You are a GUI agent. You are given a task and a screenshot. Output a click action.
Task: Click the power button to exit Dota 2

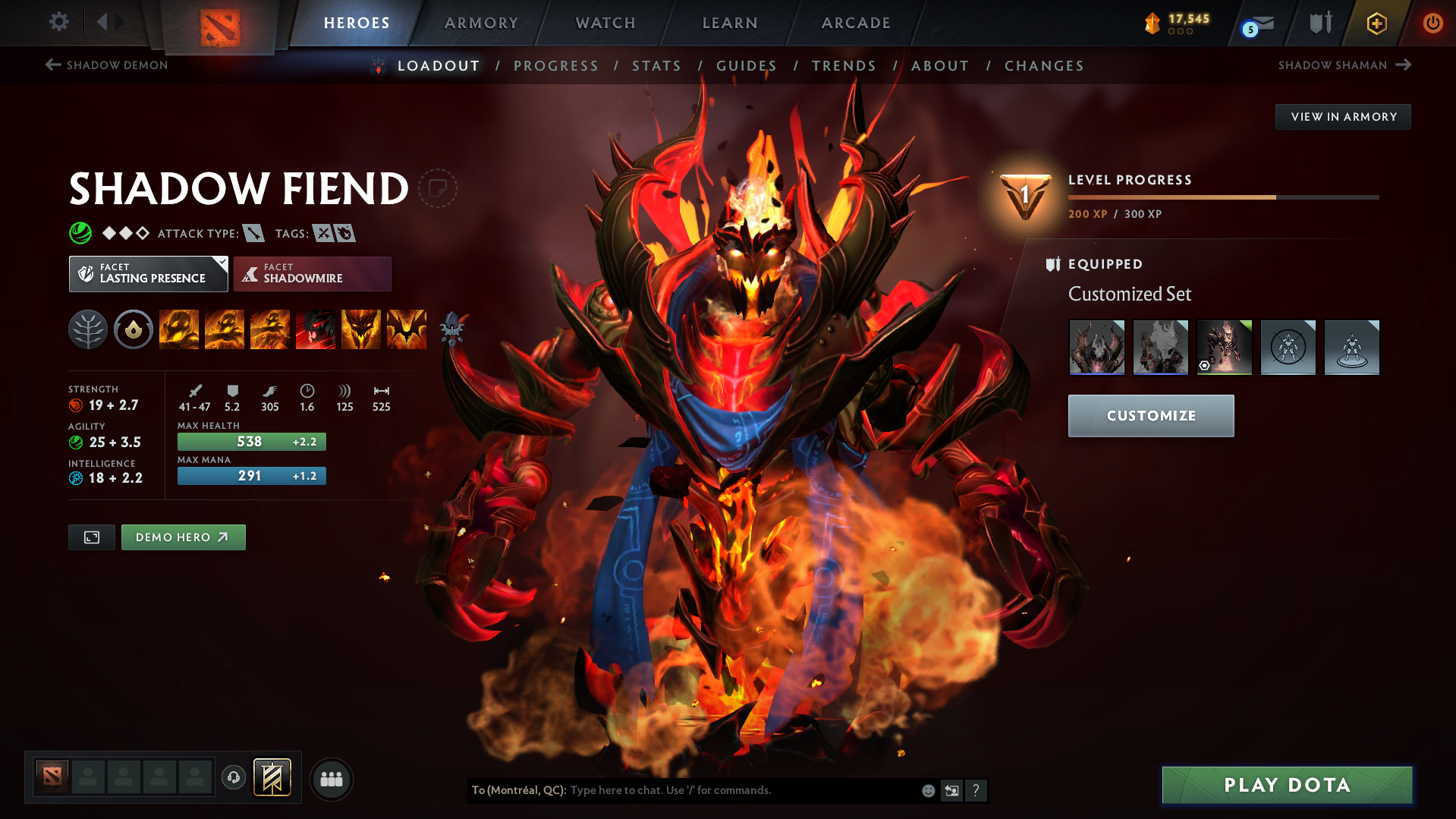tap(1433, 23)
